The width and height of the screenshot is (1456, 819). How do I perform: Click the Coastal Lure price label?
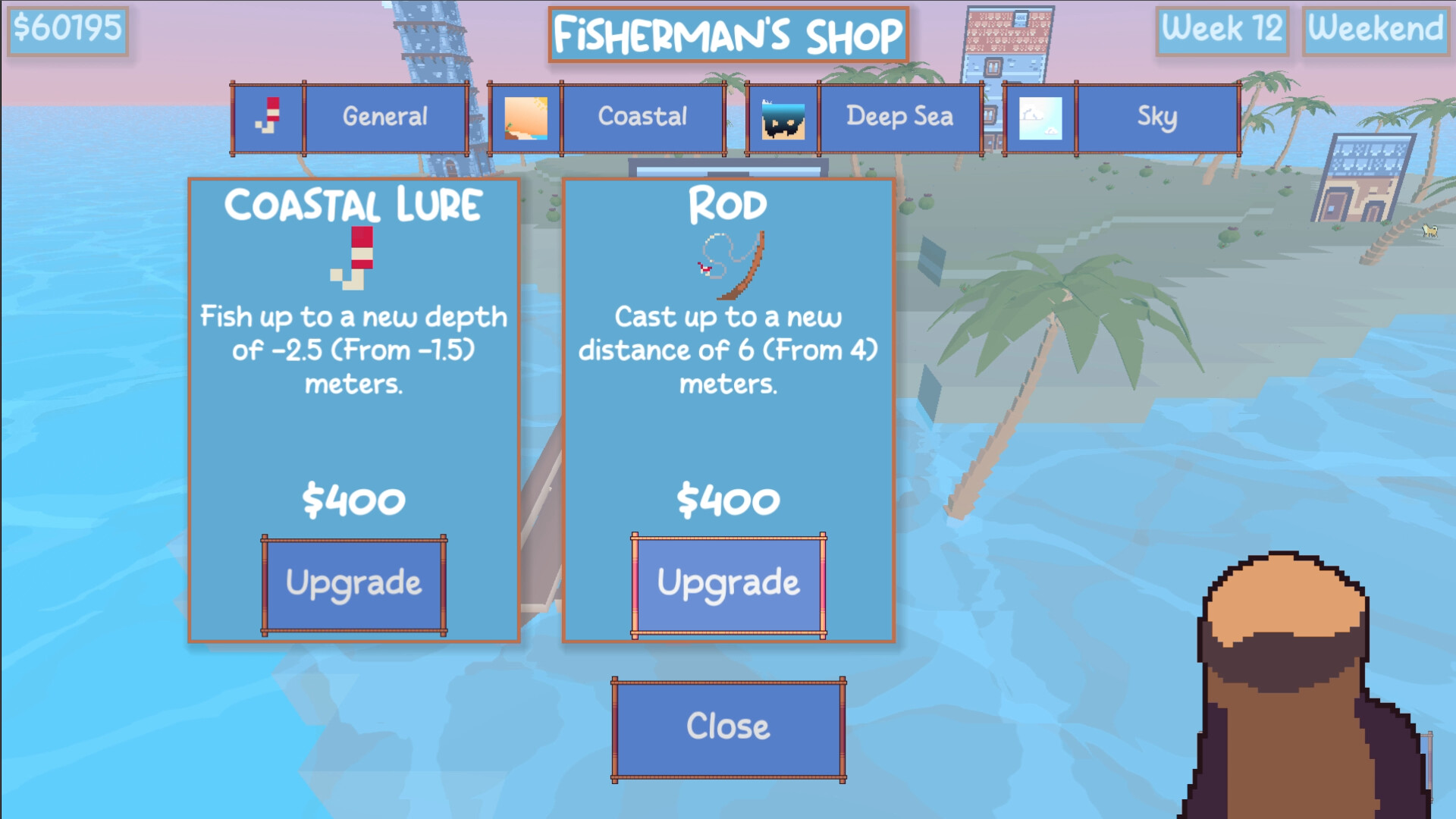354,500
